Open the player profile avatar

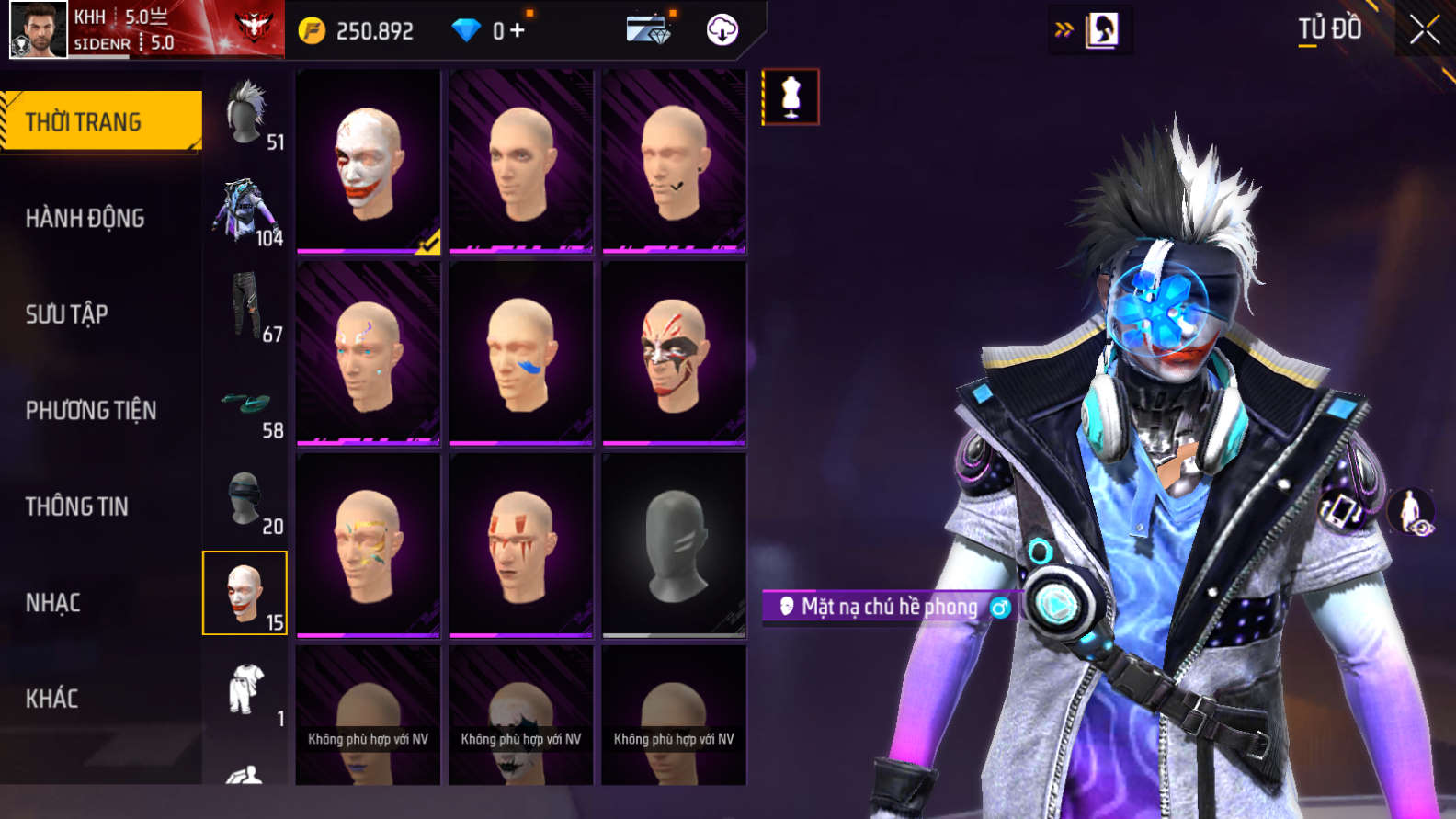point(39,30)
